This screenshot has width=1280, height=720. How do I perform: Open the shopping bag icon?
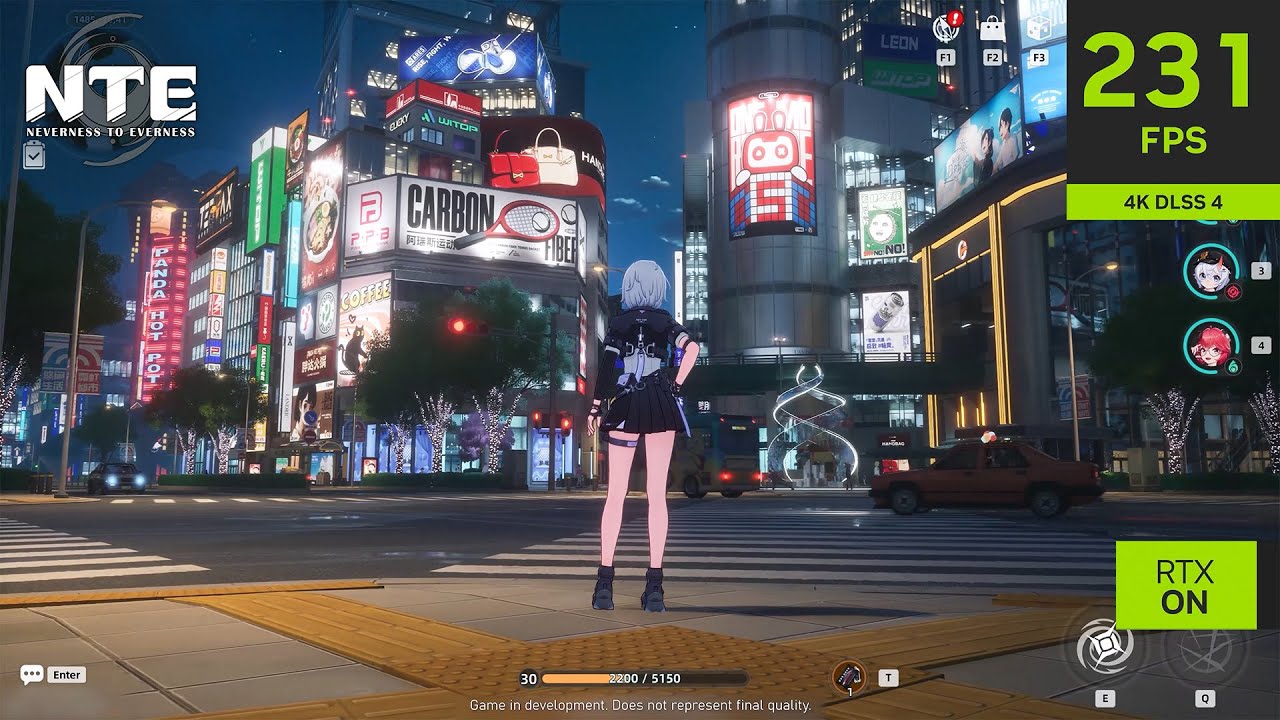992,28
